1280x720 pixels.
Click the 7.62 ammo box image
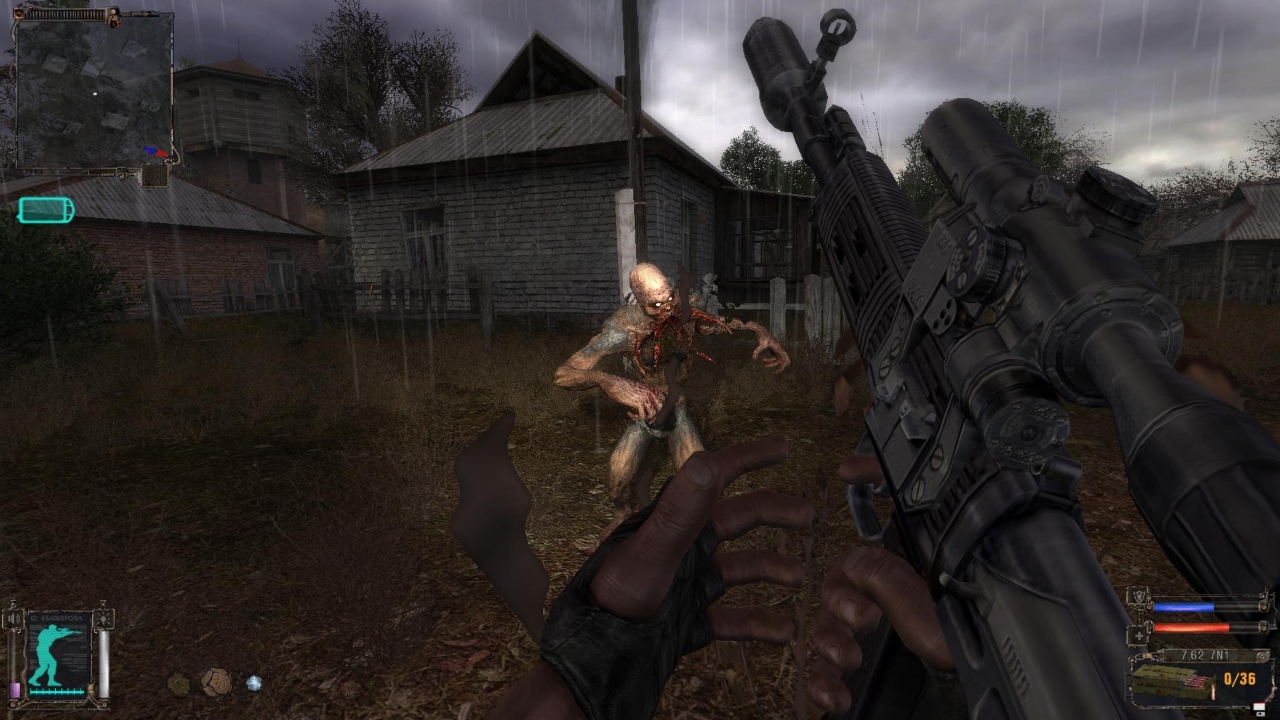click(1172, 681)
